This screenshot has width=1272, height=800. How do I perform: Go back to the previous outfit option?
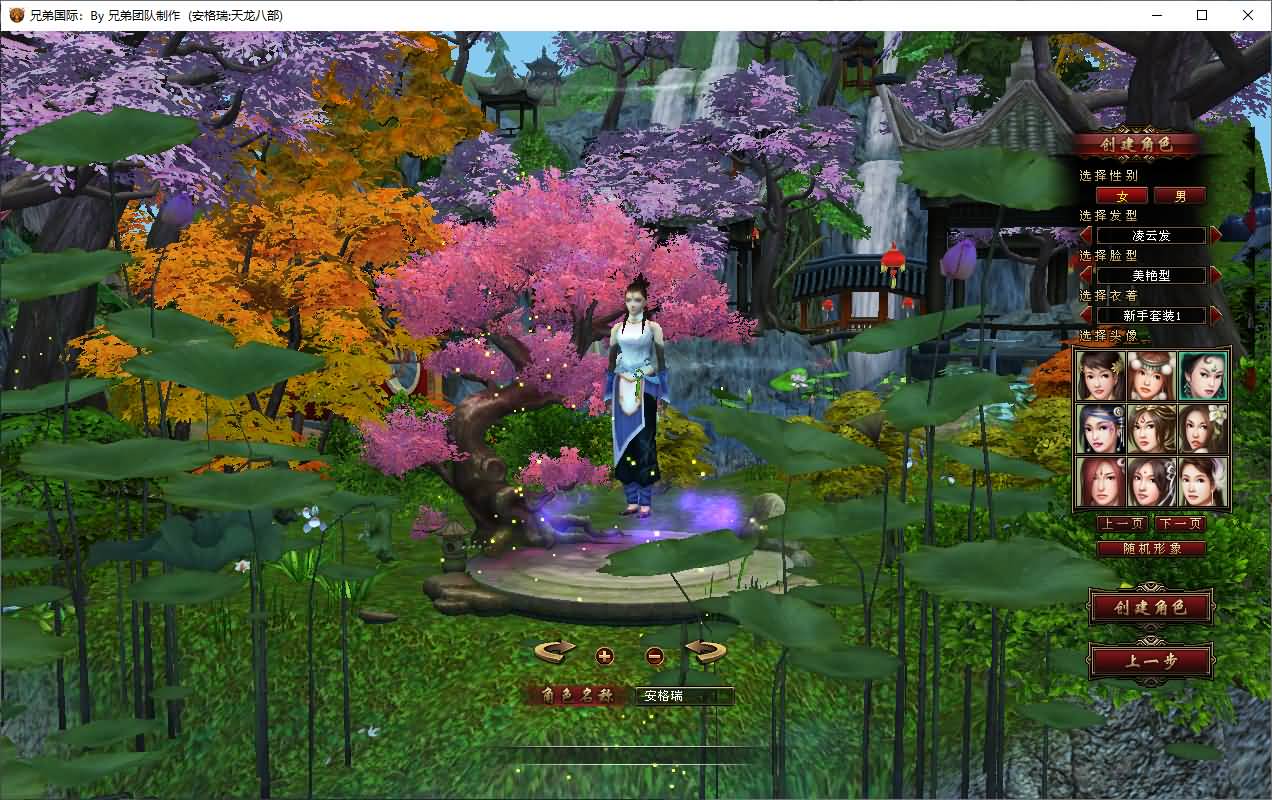pyautogui.click(x=1086, y=315)
